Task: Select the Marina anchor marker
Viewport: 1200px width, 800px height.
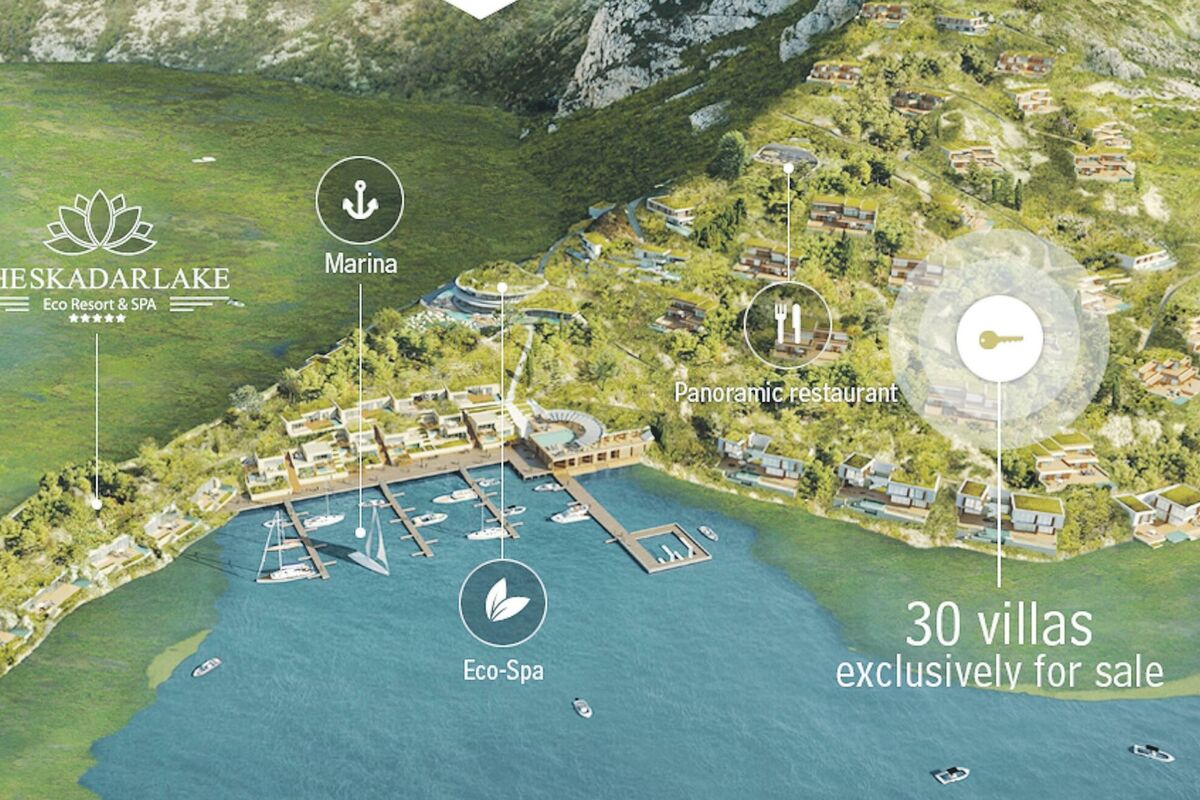Action: (x=360, y=201)
